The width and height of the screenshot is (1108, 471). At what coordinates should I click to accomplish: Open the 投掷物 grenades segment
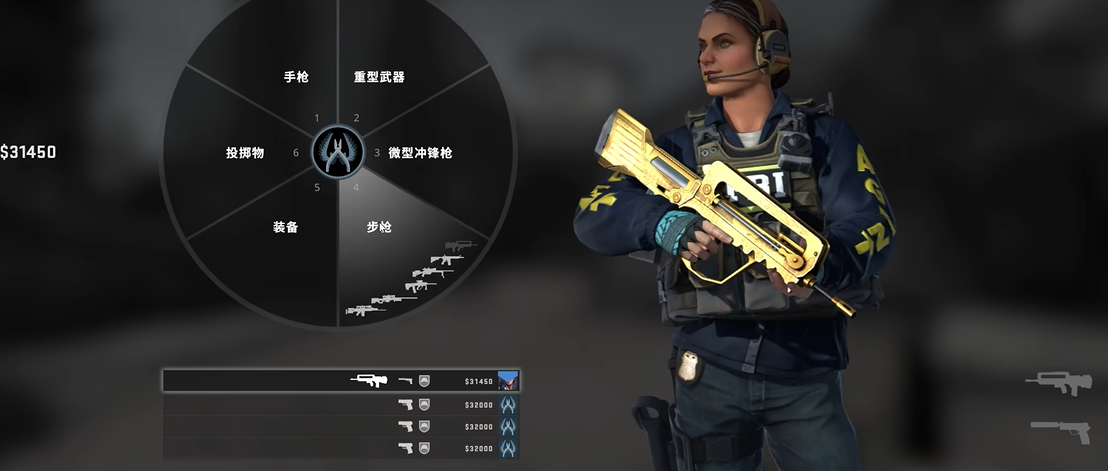(x=245, y=153)
